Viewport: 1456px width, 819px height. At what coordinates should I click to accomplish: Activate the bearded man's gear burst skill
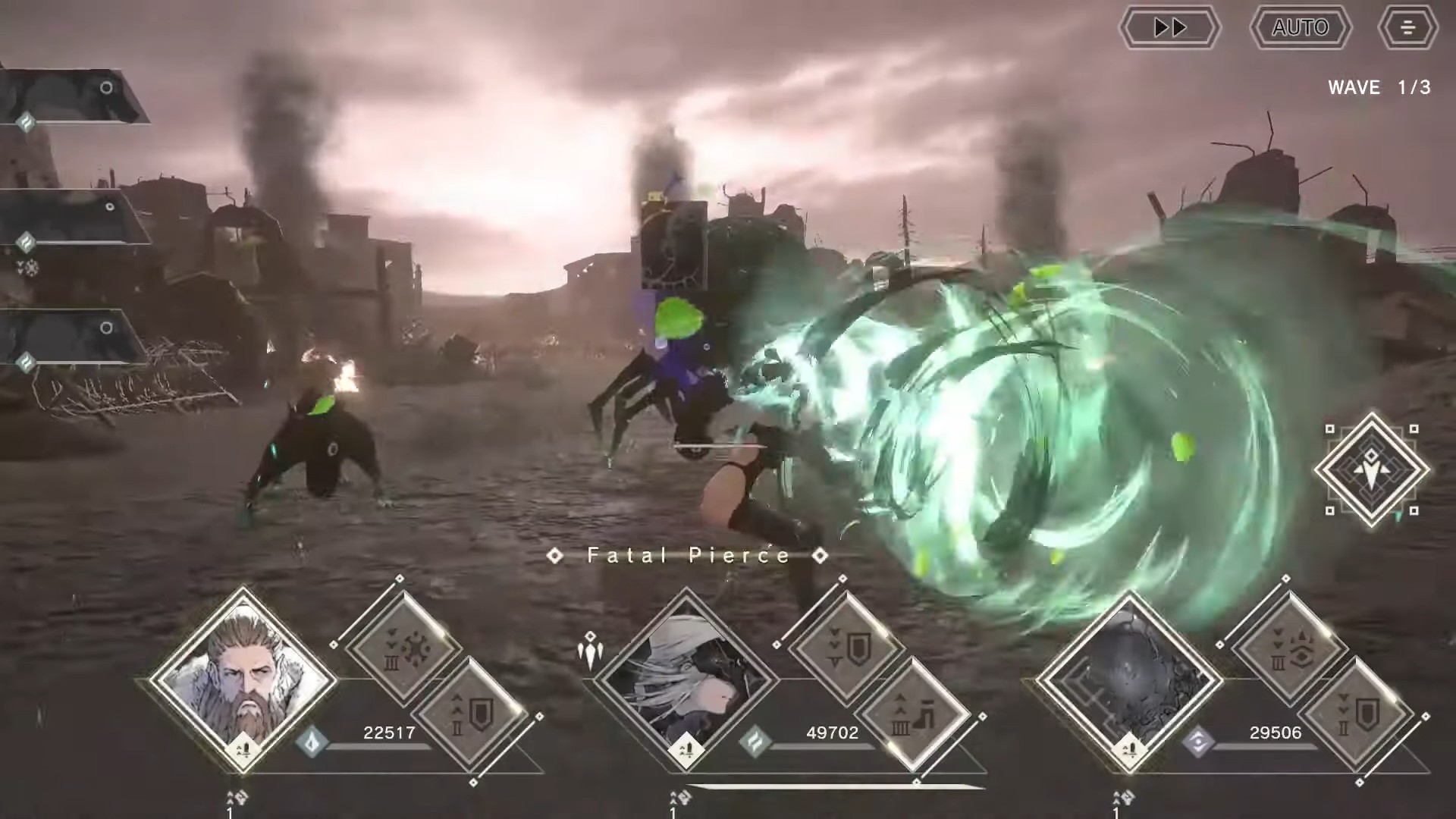(x=403, y=649)
